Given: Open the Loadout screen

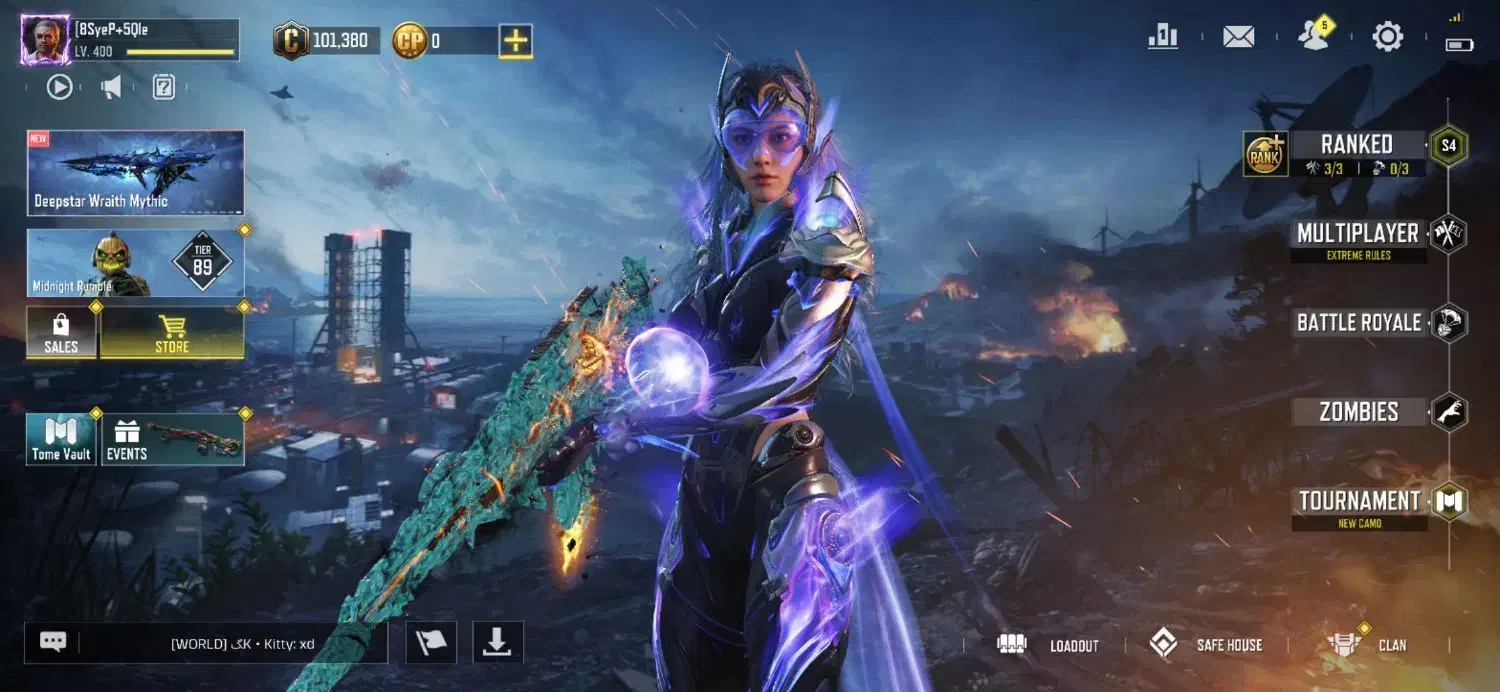Looking at the screenshot, I should click(x=1049, y=645).
